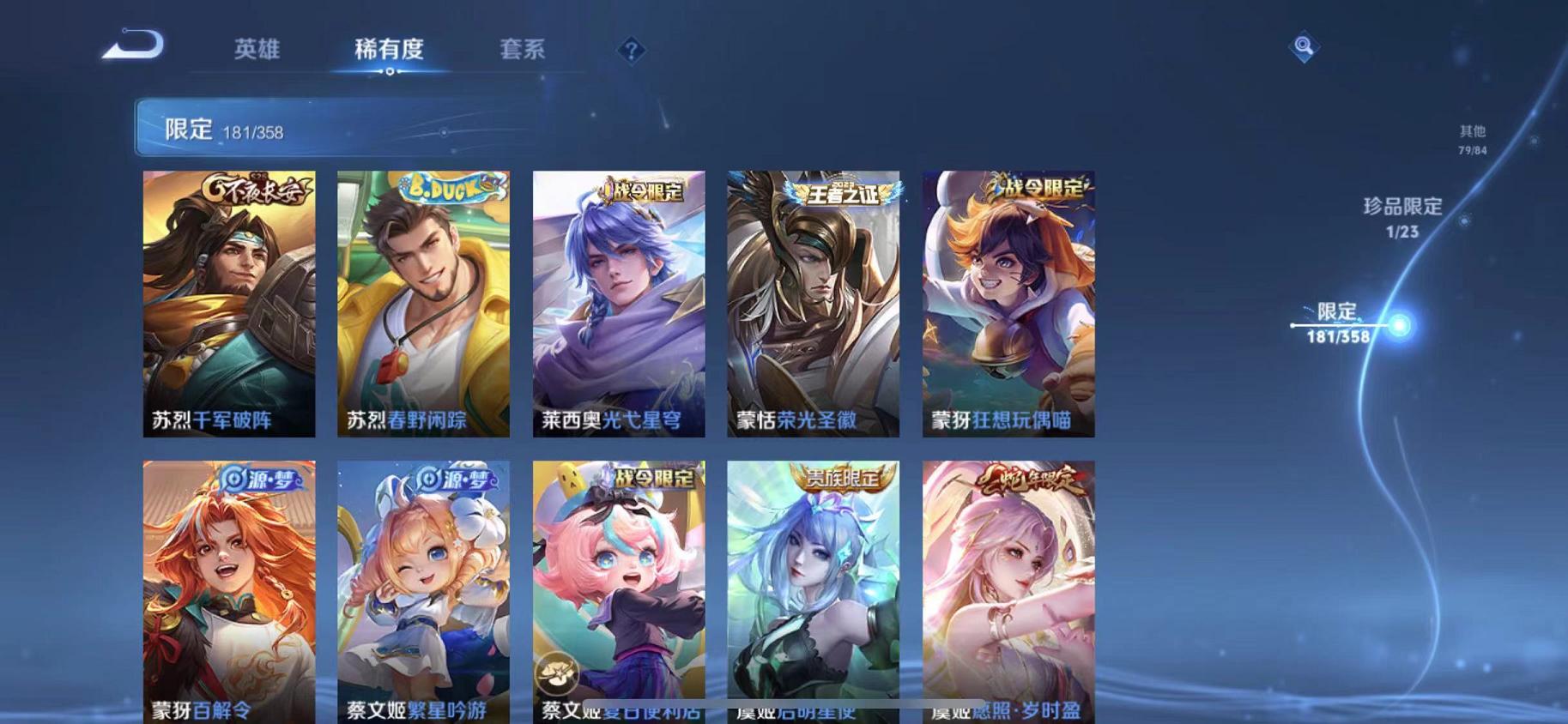Open help with the question mark icon
This screenshot has height=724, width=1568.
point(632,51)
